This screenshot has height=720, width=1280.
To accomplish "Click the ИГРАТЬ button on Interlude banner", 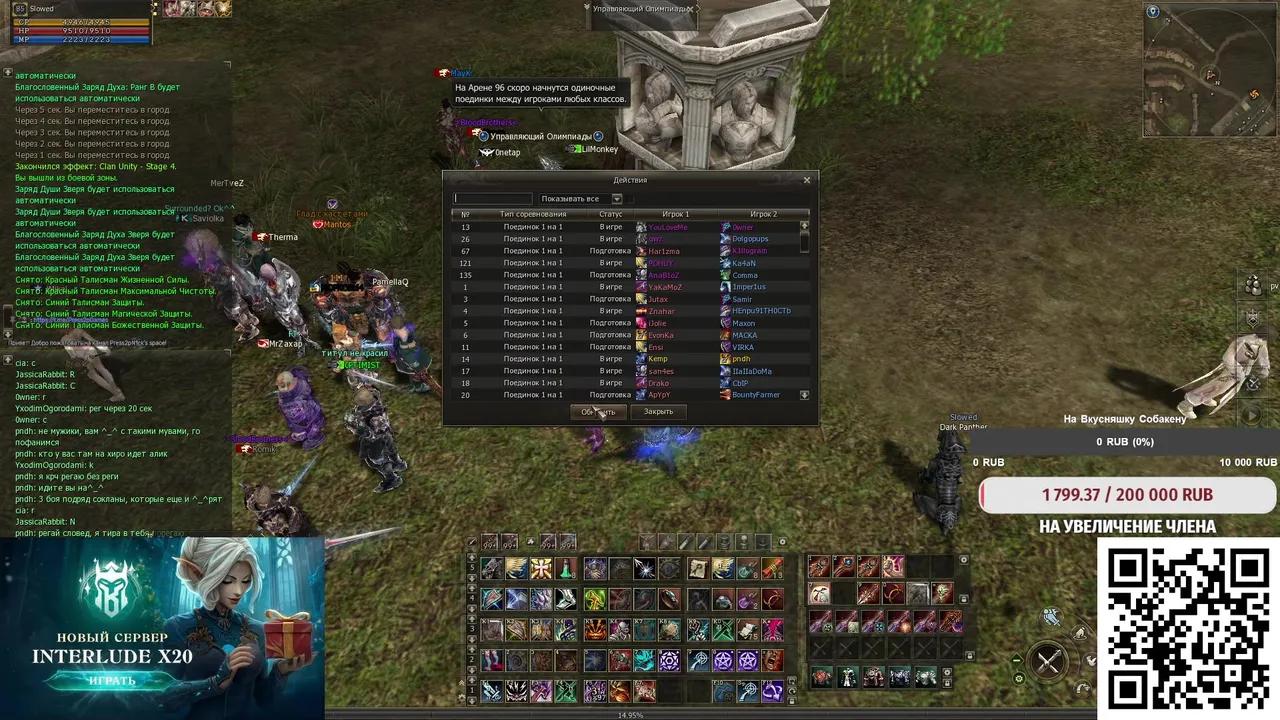I will point(112,681).
